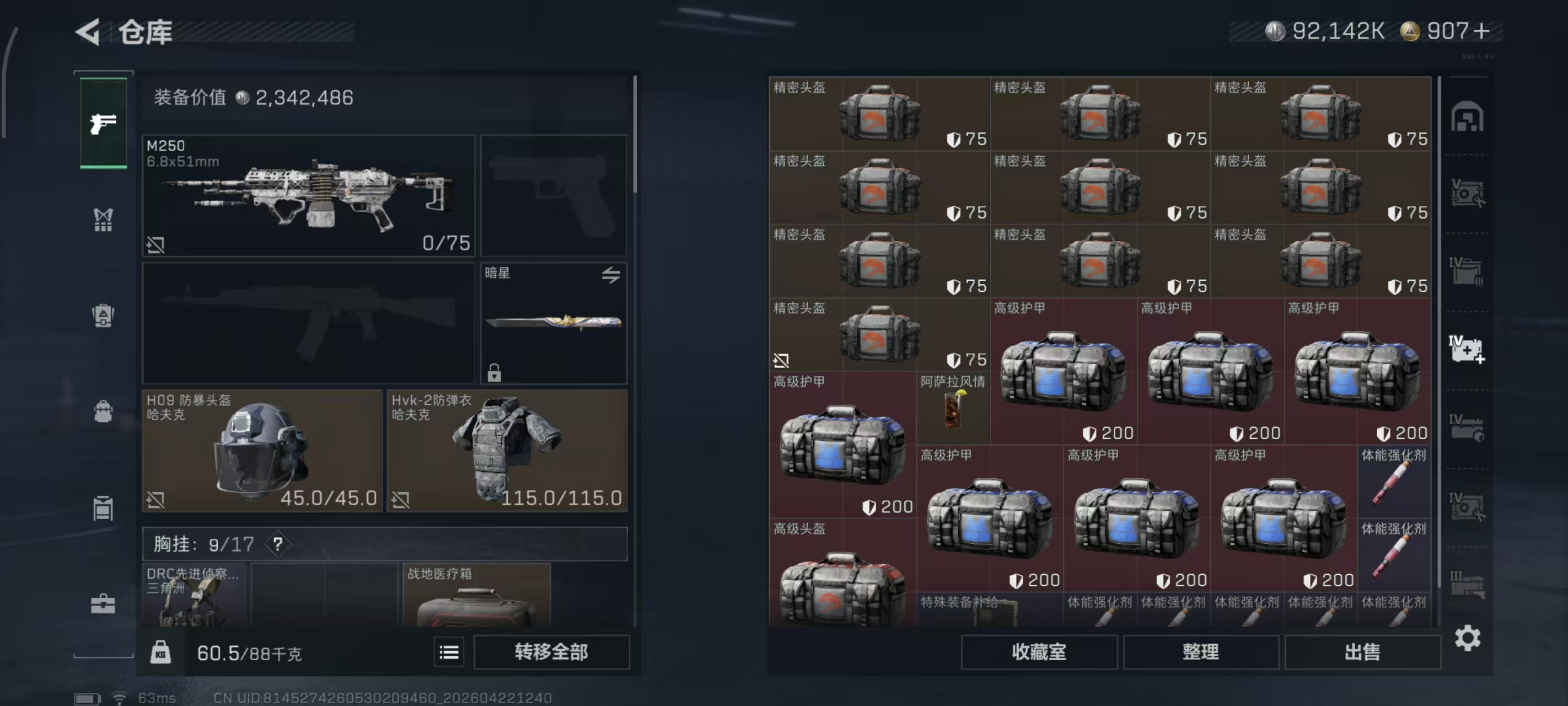The height and width of the screenshot is (706, 1568).
Task: Open the briefcase items category icon
Action: 104,605
